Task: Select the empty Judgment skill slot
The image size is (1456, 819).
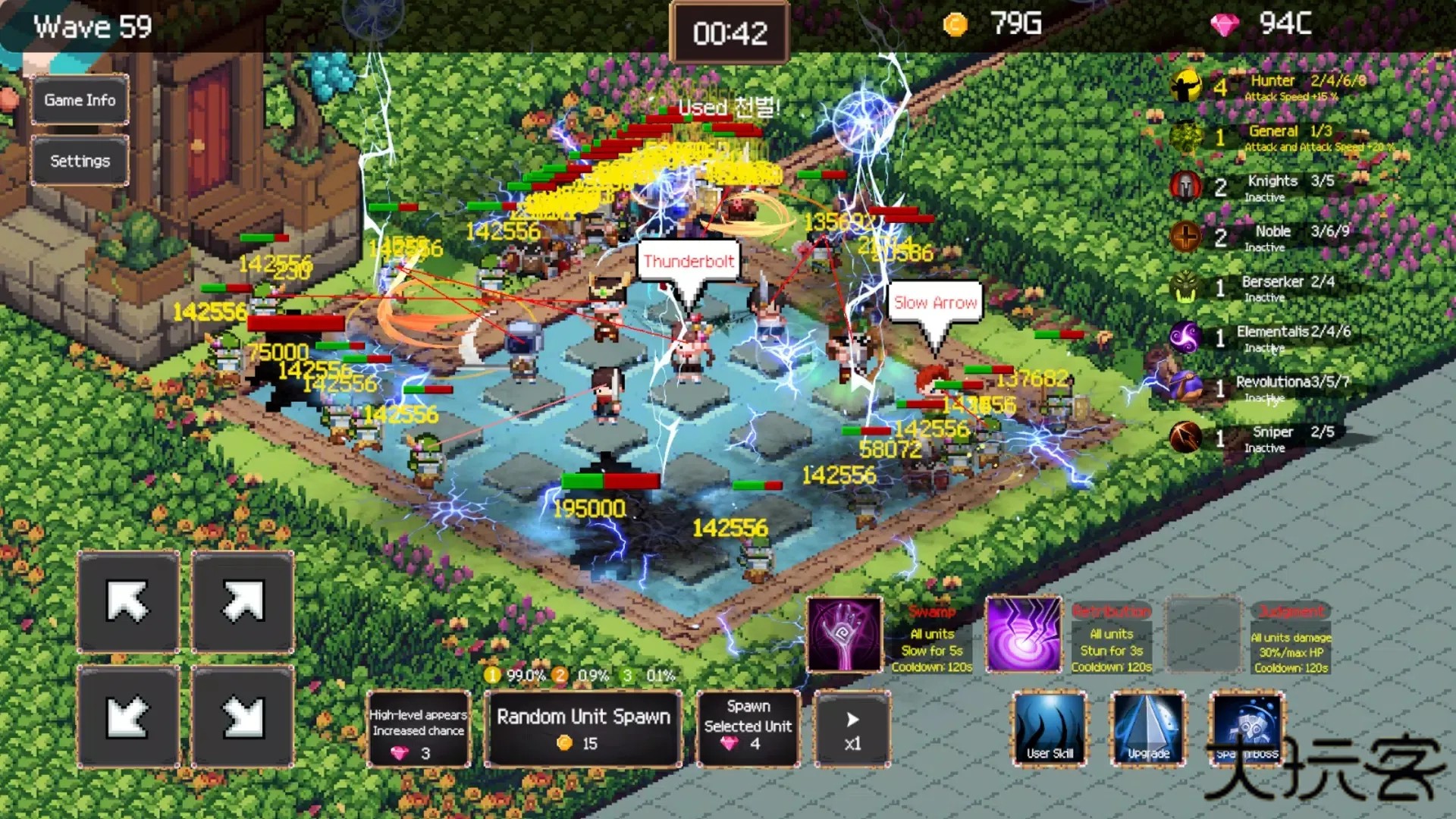Action: pyautogui.click(x=1202, y=635)
